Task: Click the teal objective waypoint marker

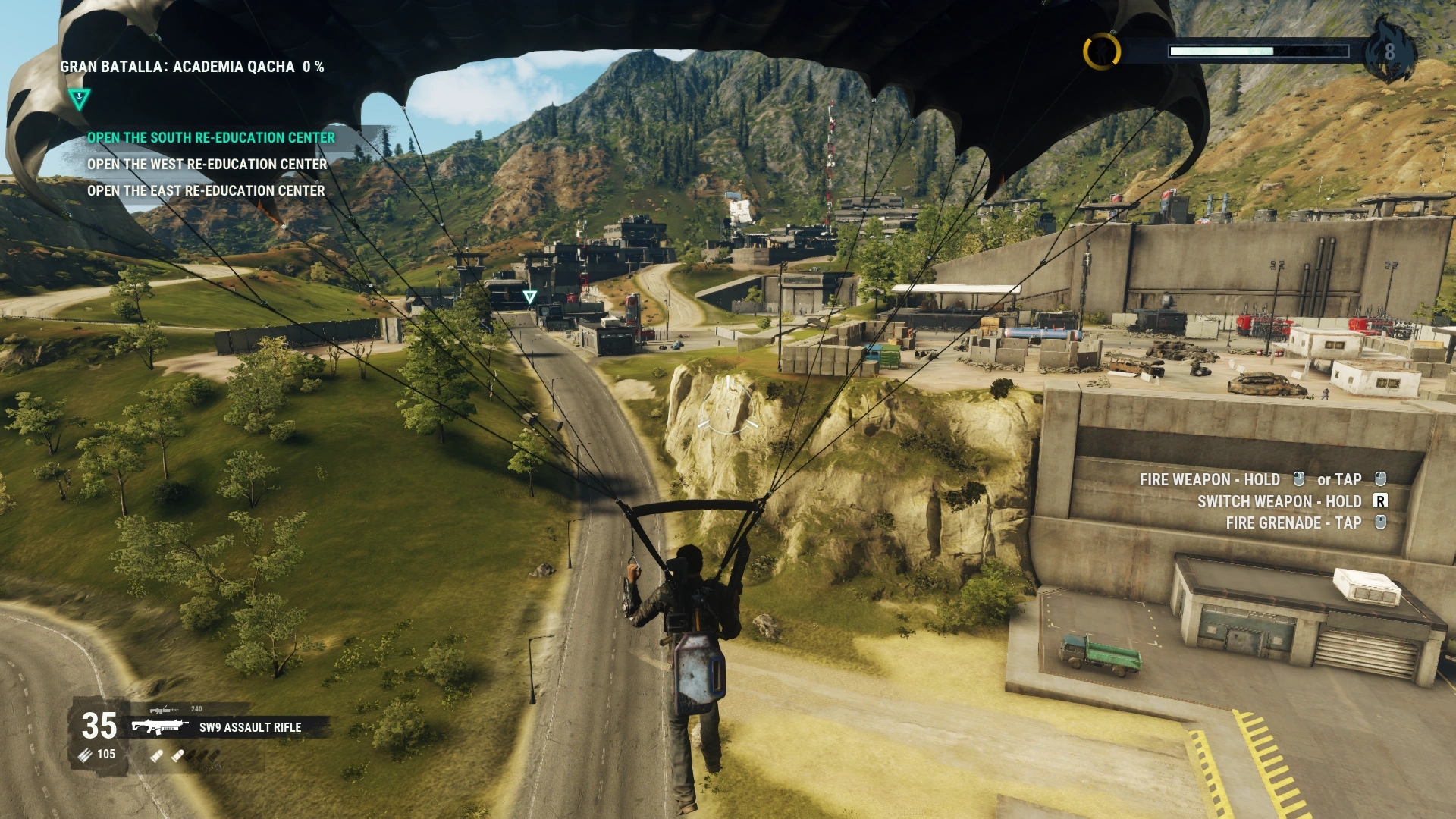Action: click(x=529, y=297)
